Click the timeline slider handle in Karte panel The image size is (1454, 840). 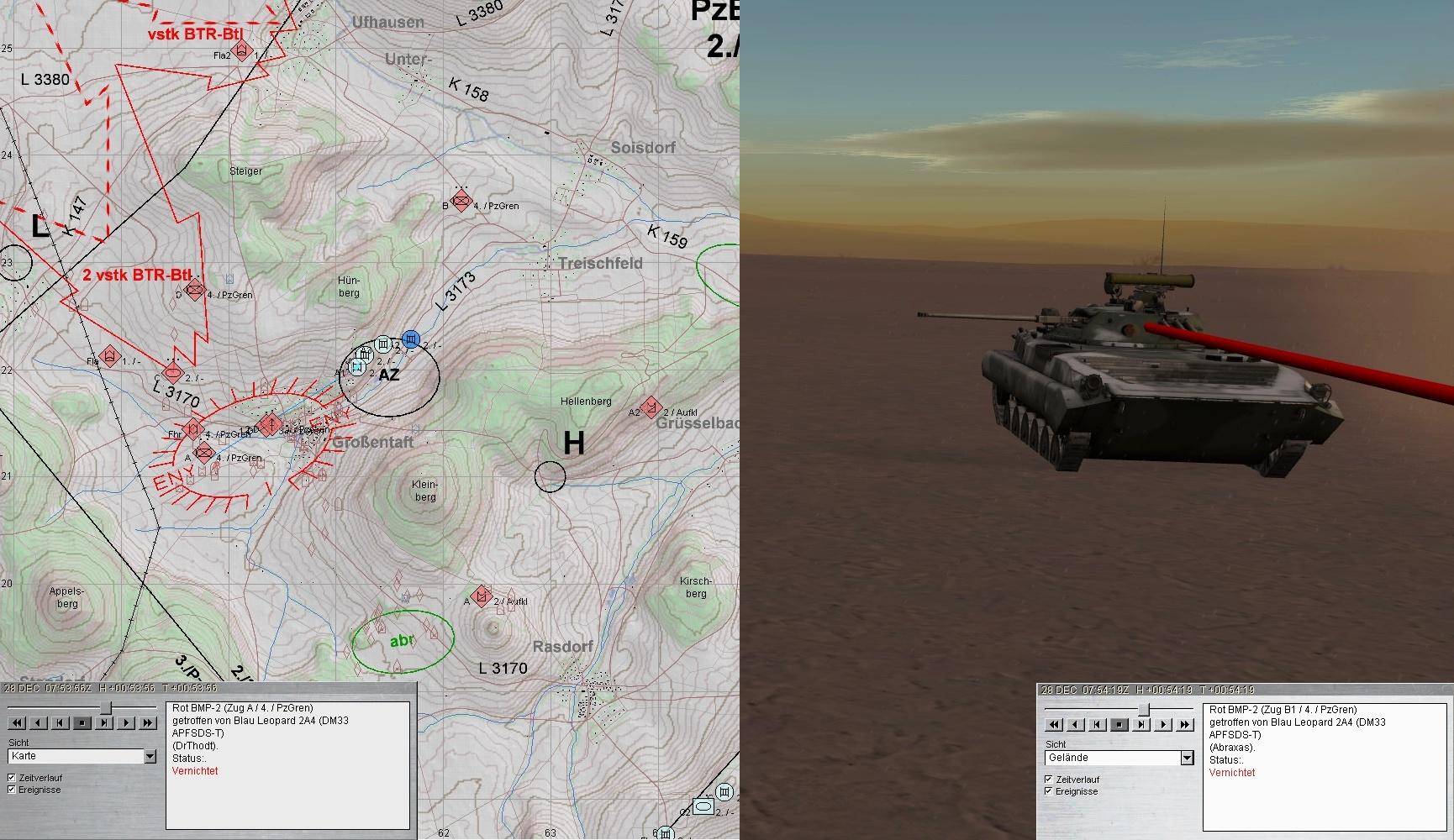[106, 708]
